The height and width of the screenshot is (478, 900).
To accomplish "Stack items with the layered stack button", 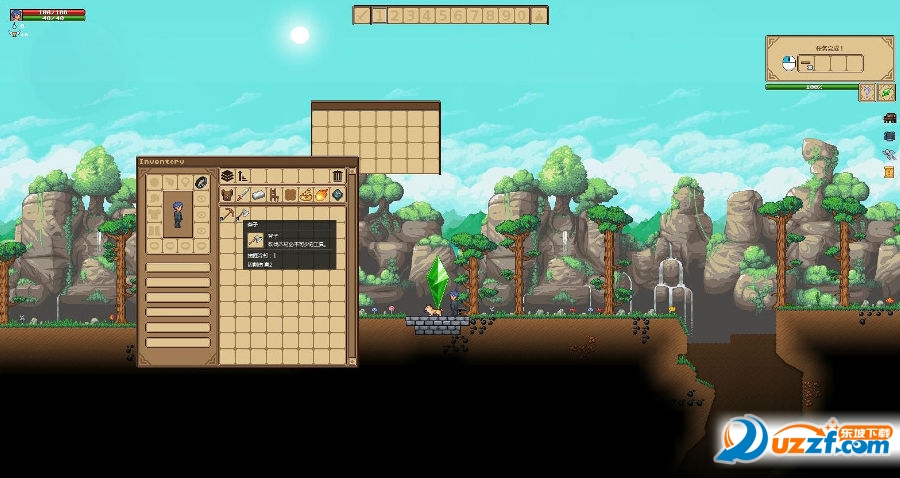I will click(x=228, y=177).
